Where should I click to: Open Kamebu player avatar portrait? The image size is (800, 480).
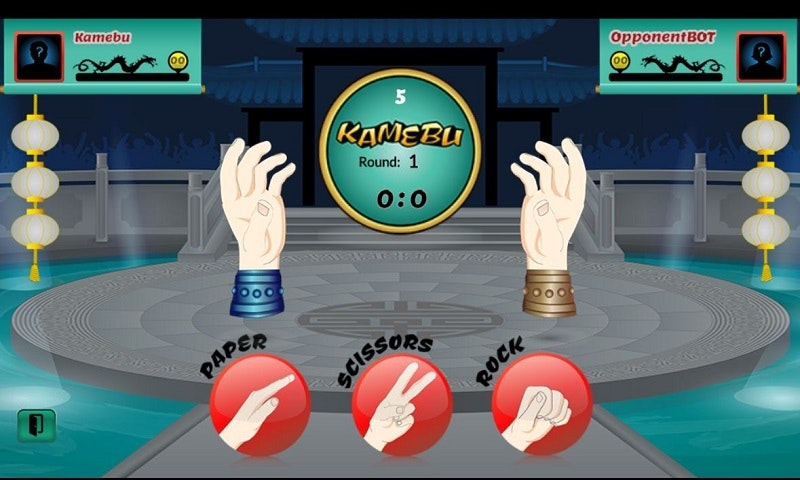click(39, 57)
